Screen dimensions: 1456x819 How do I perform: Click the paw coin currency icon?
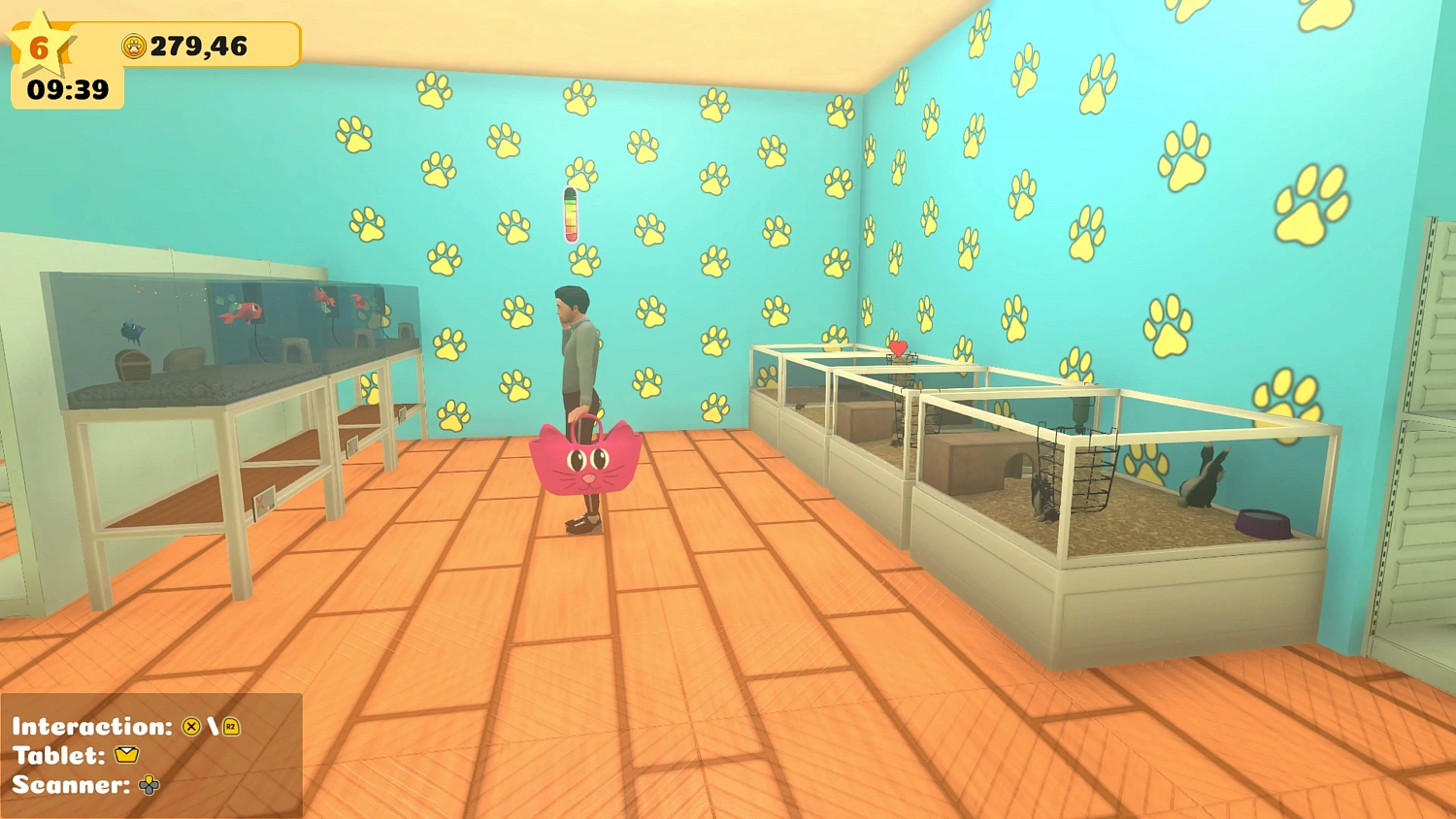136,45
